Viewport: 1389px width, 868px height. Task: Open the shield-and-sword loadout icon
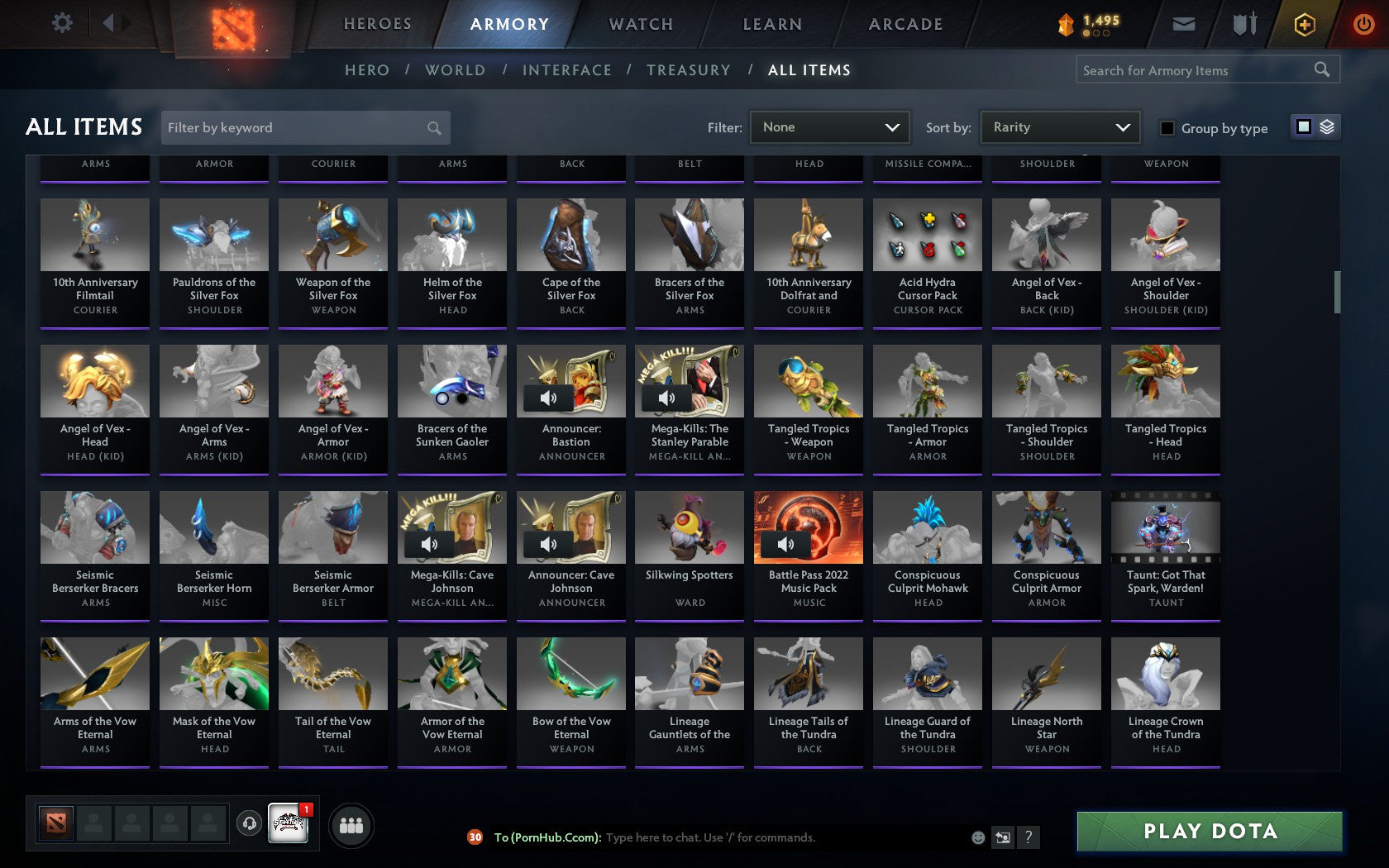pos(1242,24)
